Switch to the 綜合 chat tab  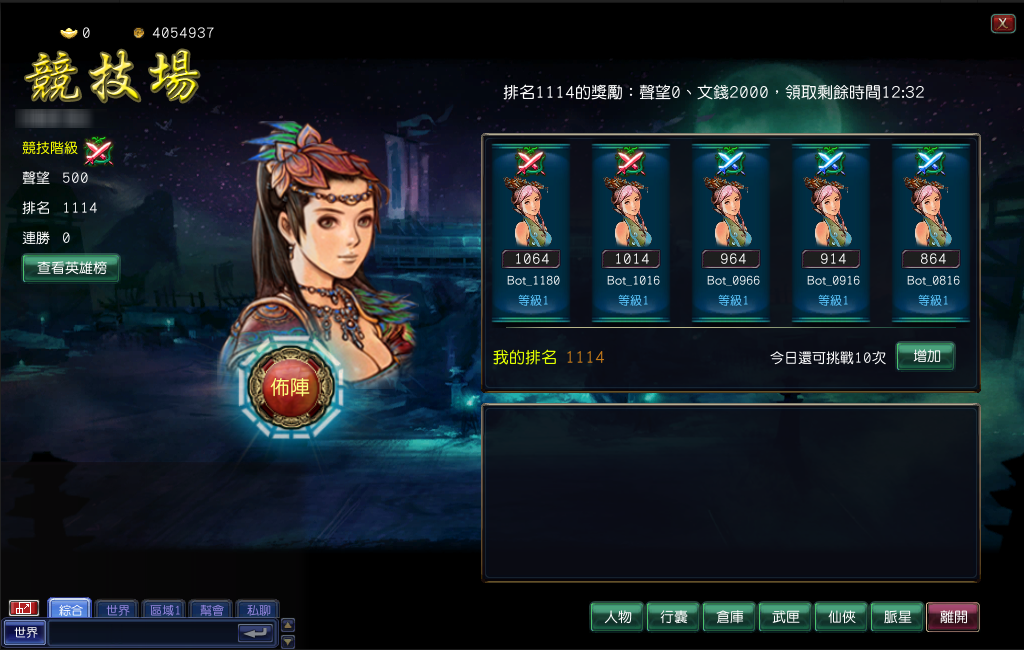click(x=70, y=609)
